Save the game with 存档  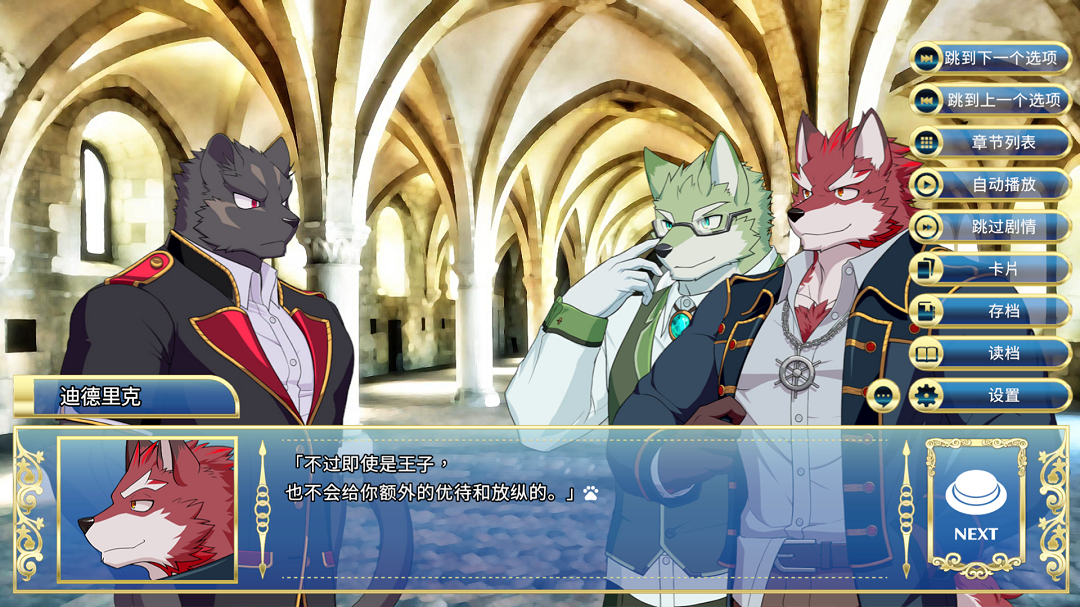[x=990, y=310]
